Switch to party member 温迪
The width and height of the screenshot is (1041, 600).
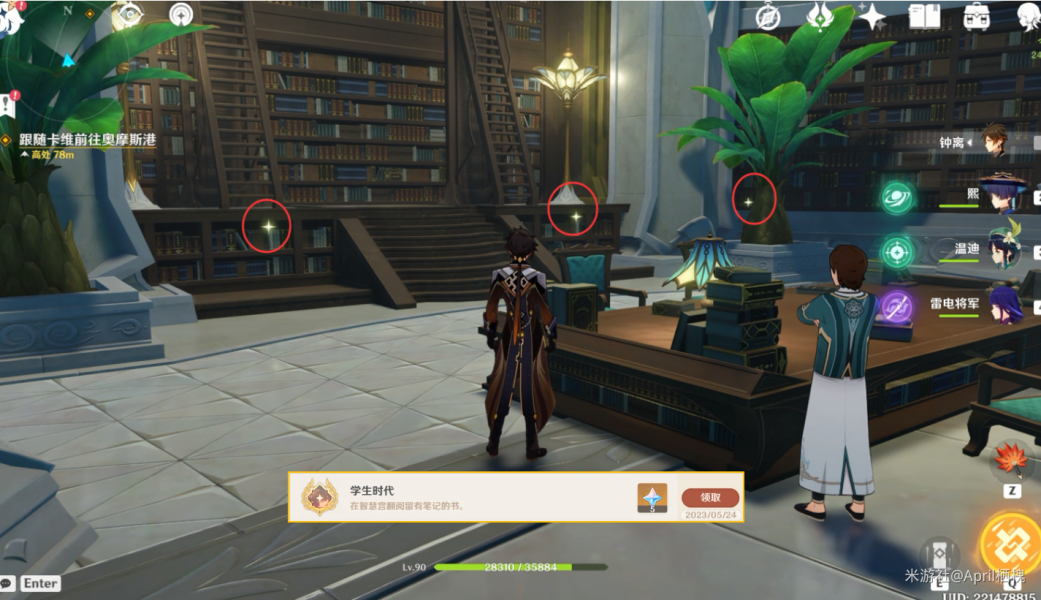(x=1001, y=248)
